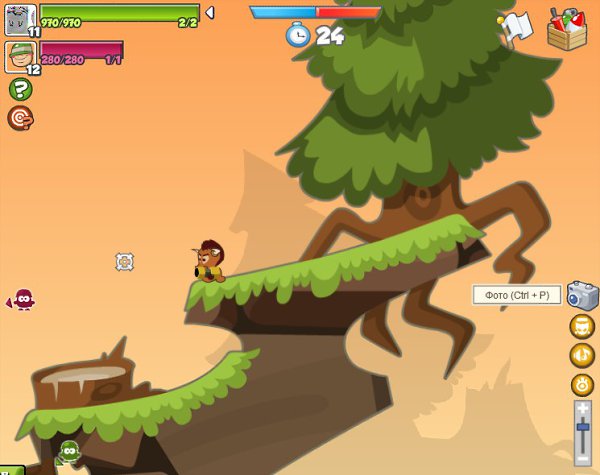This screenshot has height=475, width=600.
Task: Click the round character face button
Action: pyautogui.click(x=582, y=326)
